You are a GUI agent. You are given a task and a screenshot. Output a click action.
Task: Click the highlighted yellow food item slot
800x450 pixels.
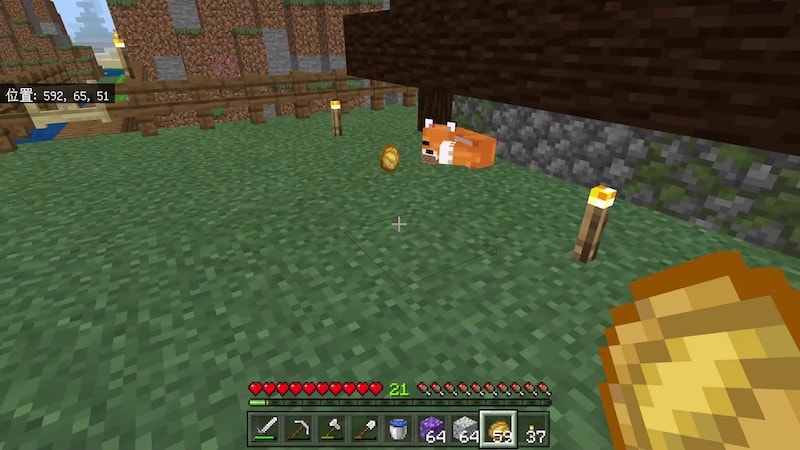[x=498, y=429]
